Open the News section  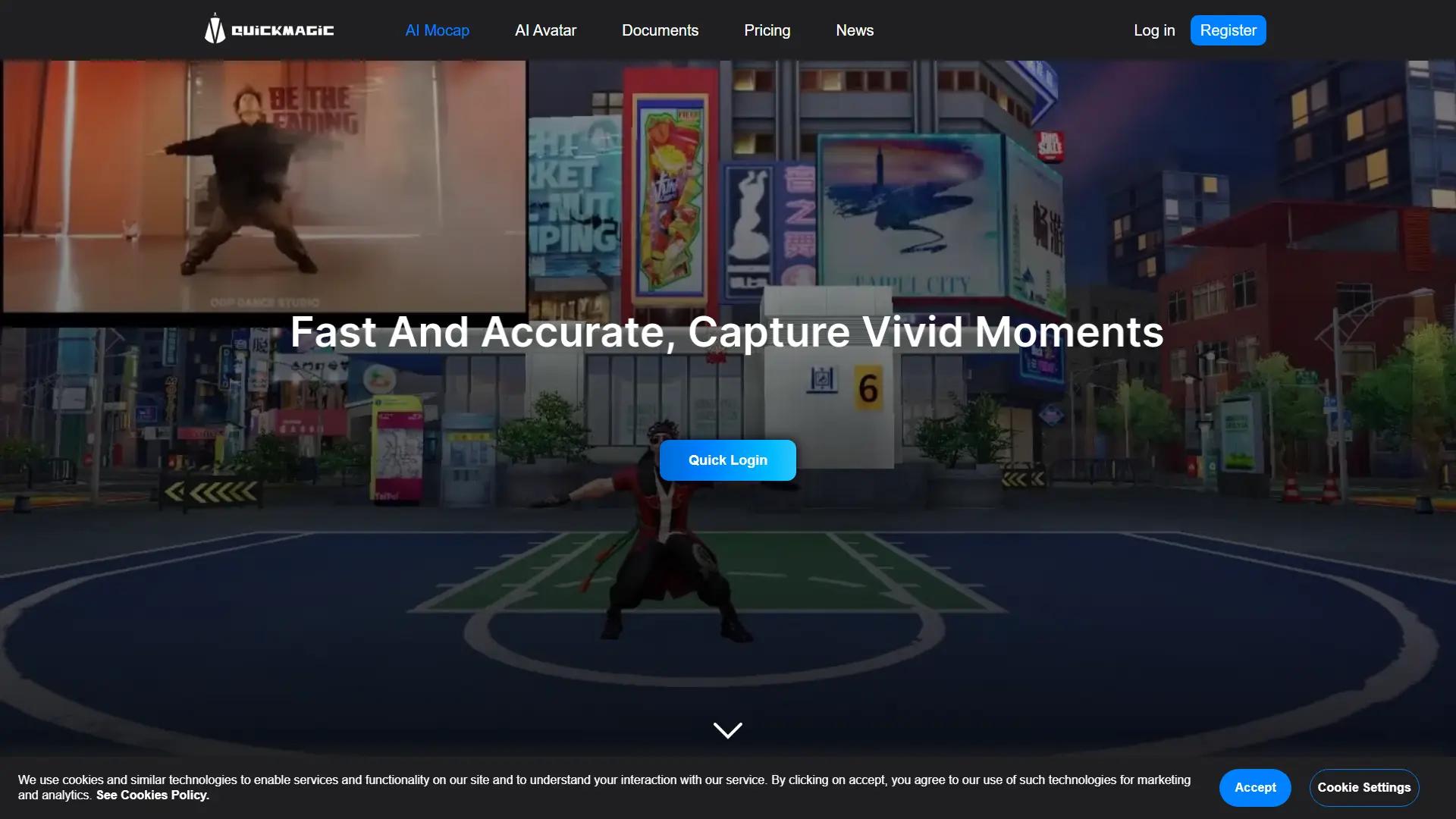(855, 30)
